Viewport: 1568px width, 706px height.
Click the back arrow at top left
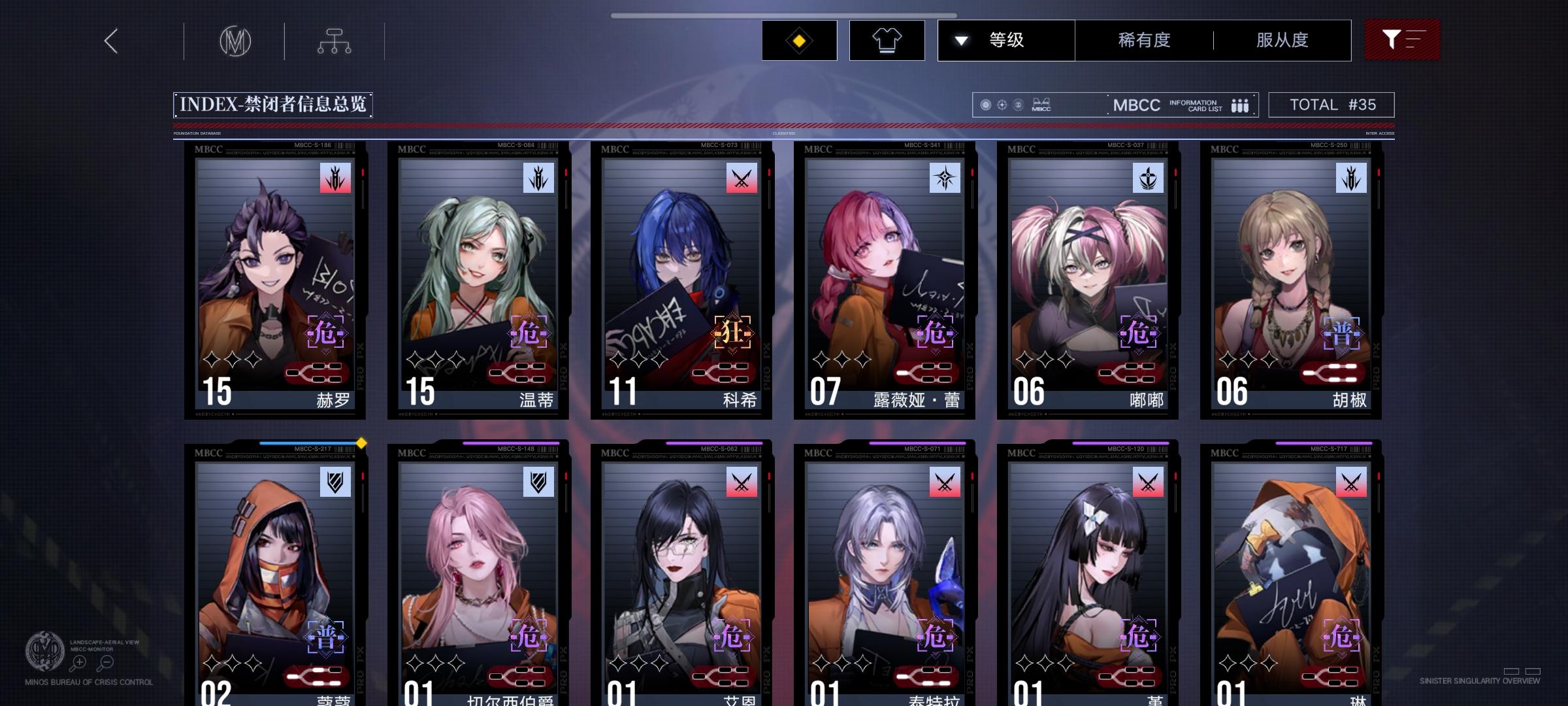110,41
